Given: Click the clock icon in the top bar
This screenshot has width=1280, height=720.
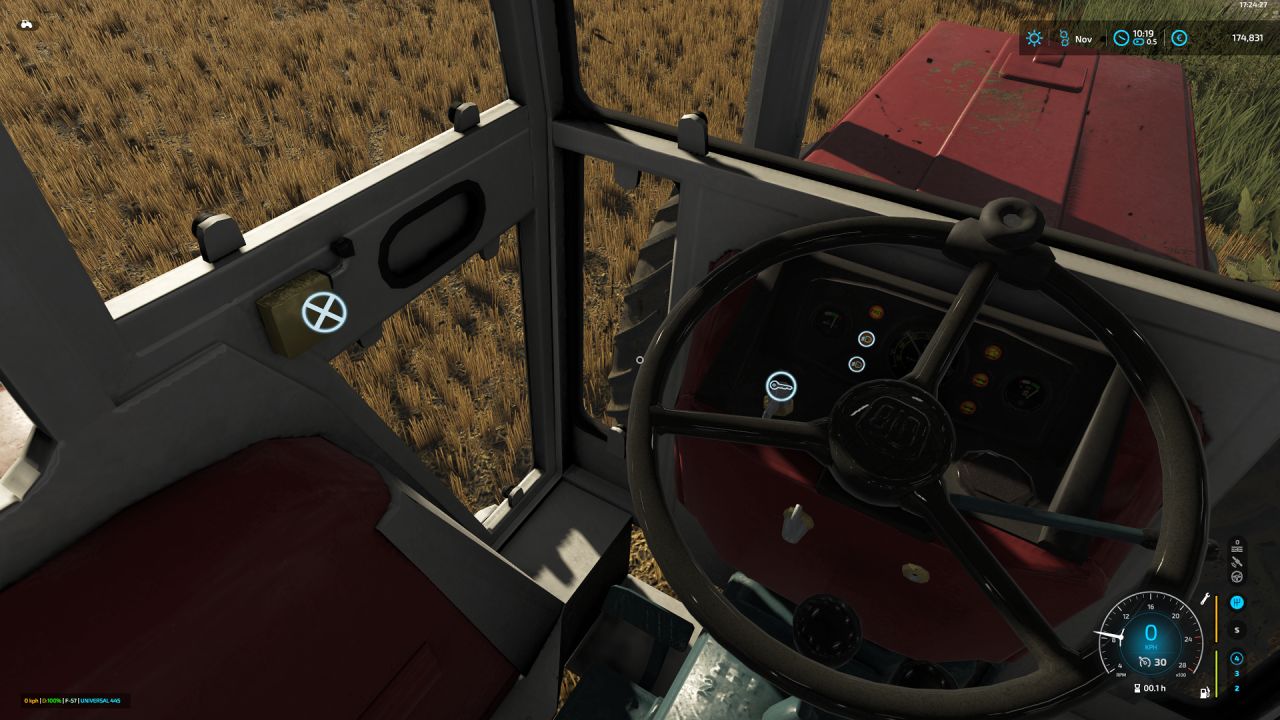Looking at the screenshot, I should click(1121, 39).
